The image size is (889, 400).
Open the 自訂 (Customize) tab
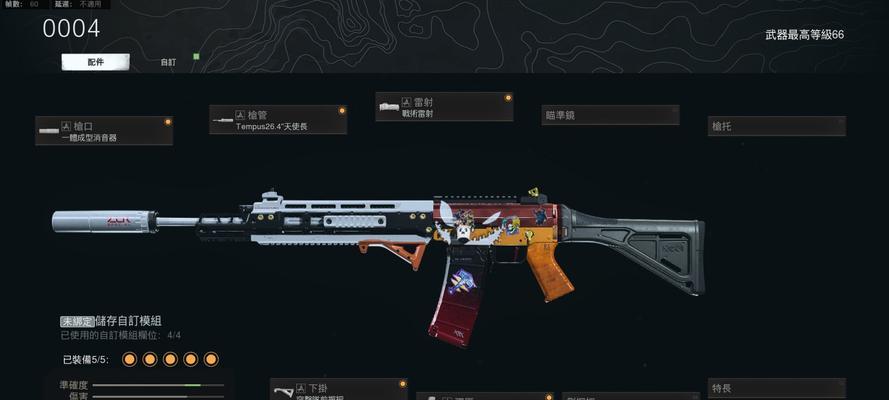(x=168, y=62)
